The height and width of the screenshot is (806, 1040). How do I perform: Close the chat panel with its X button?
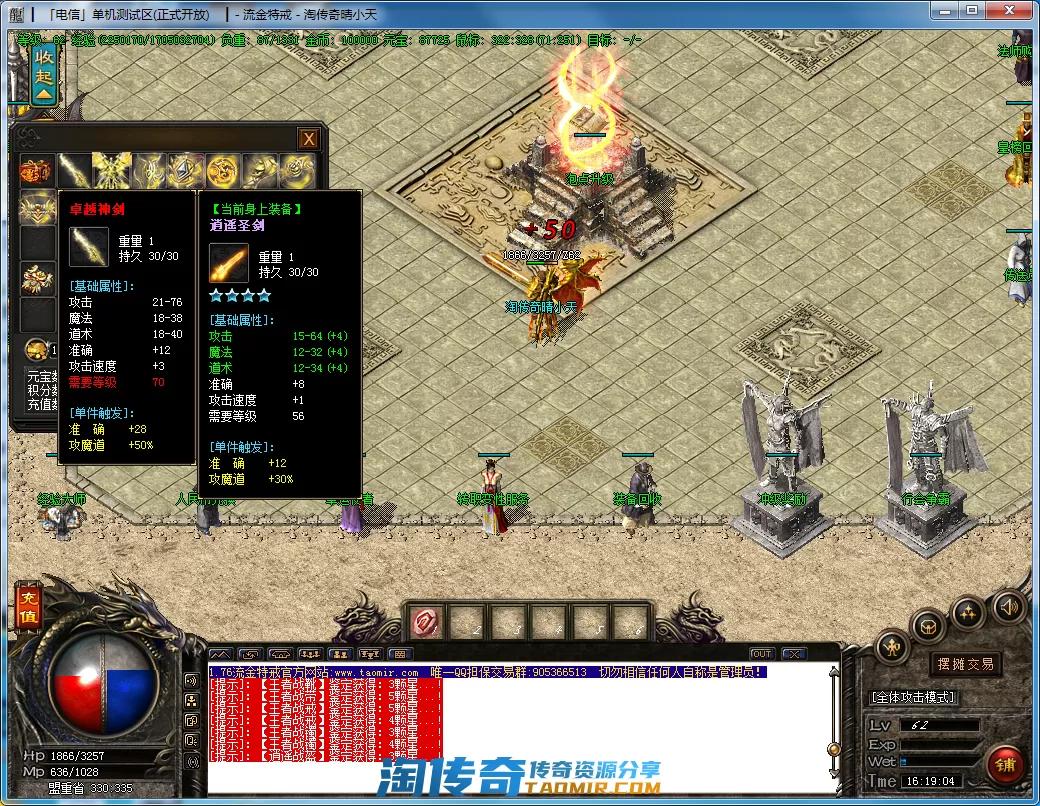point(793,654)
